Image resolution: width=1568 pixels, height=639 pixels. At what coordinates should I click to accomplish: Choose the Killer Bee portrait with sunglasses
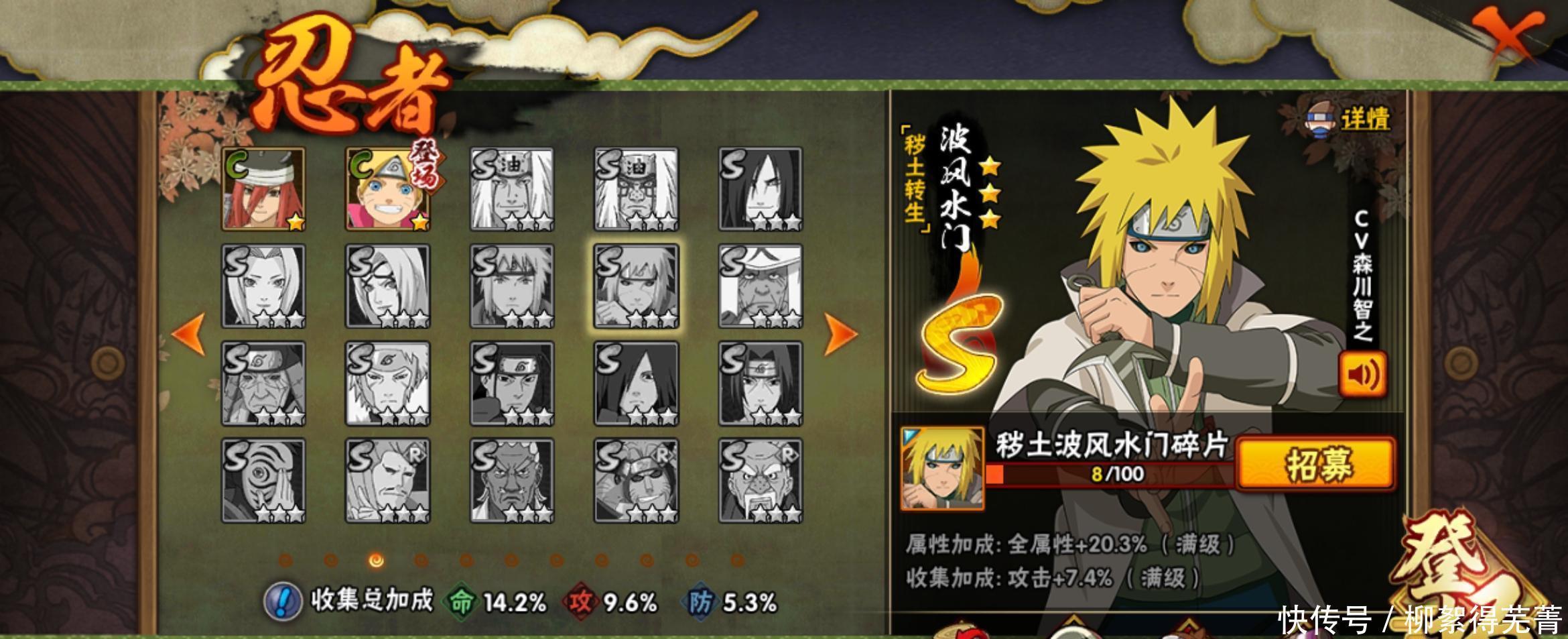(x=636, y=481)
